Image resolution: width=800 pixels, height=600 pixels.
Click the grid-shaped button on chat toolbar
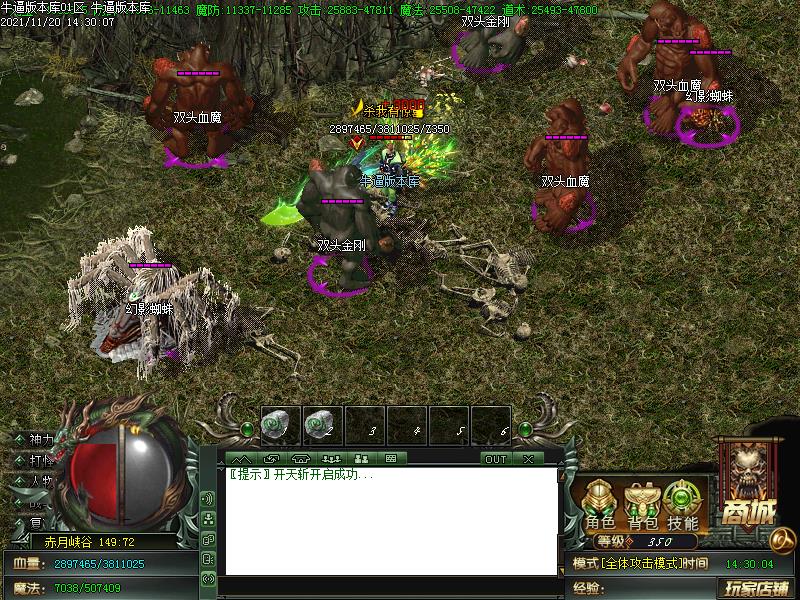(x=391, y=459)
